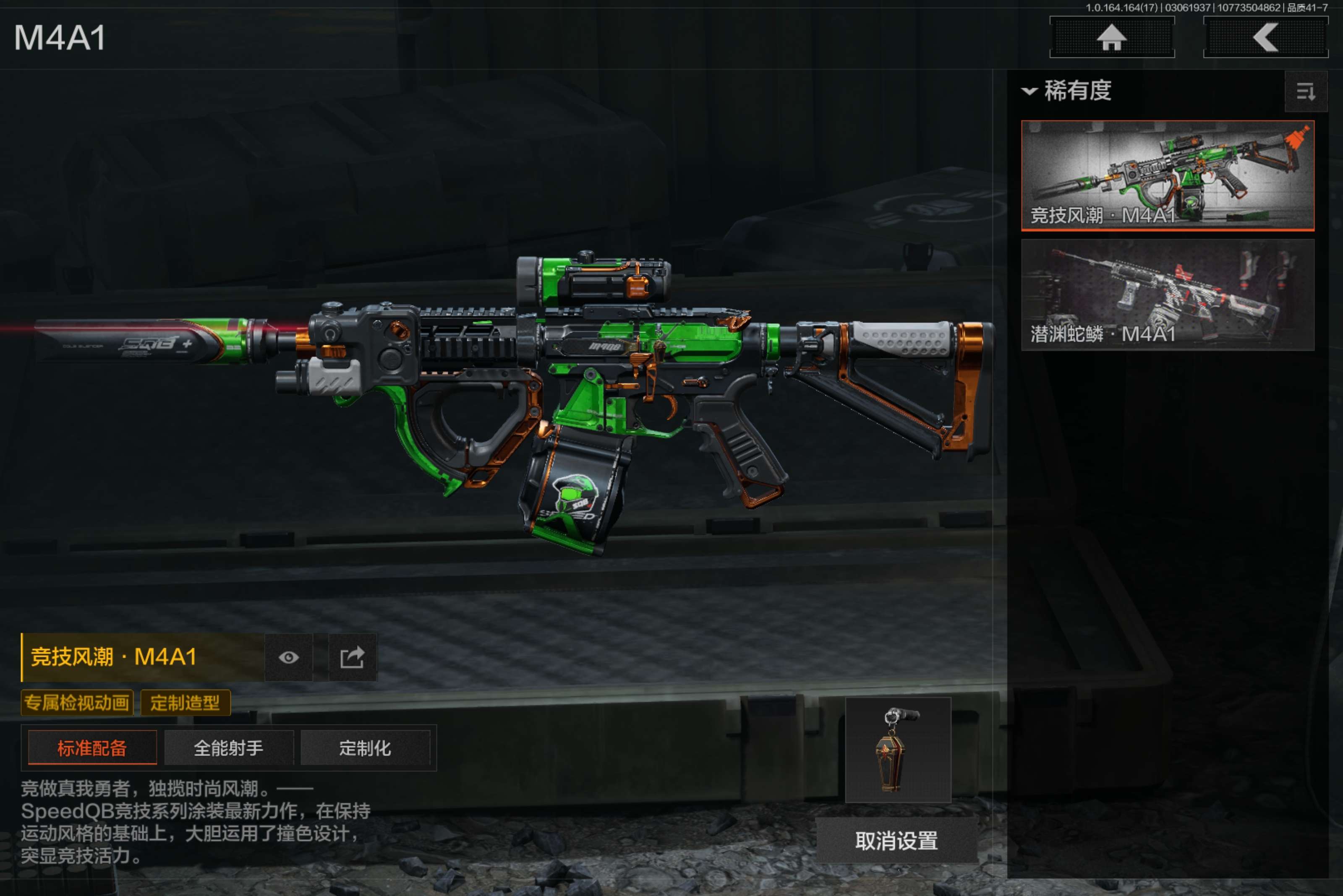
Task: Return to the home screen
Action: (x=1111, y=38)
